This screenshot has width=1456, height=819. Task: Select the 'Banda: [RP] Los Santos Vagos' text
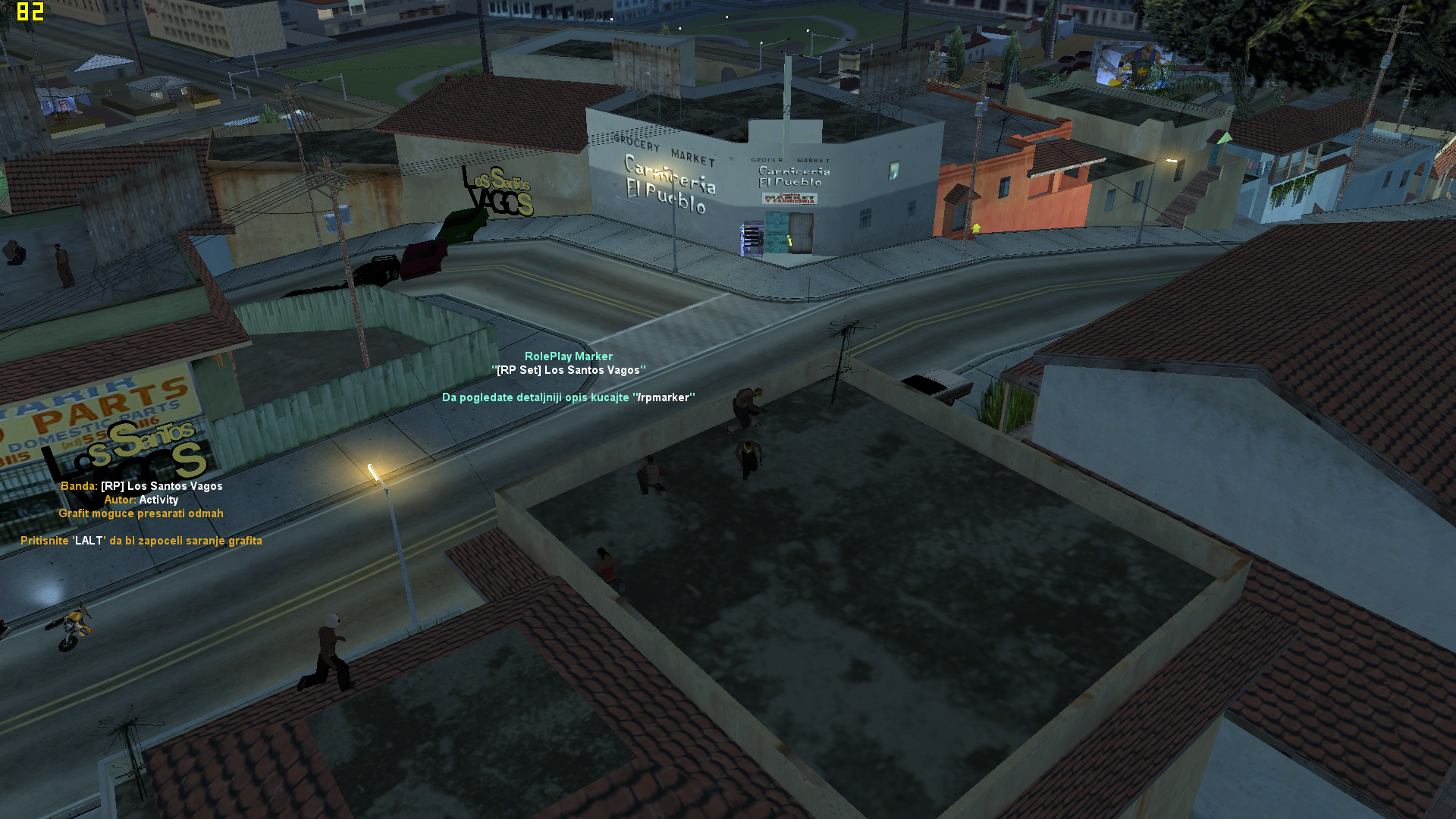[141, 486]
